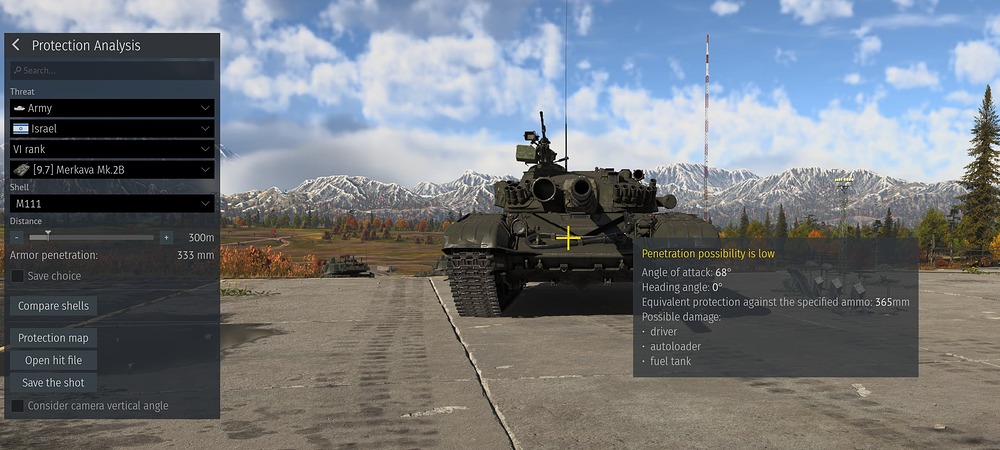Save the shot
The image size is (1000, 450).
tap(53, 382)
